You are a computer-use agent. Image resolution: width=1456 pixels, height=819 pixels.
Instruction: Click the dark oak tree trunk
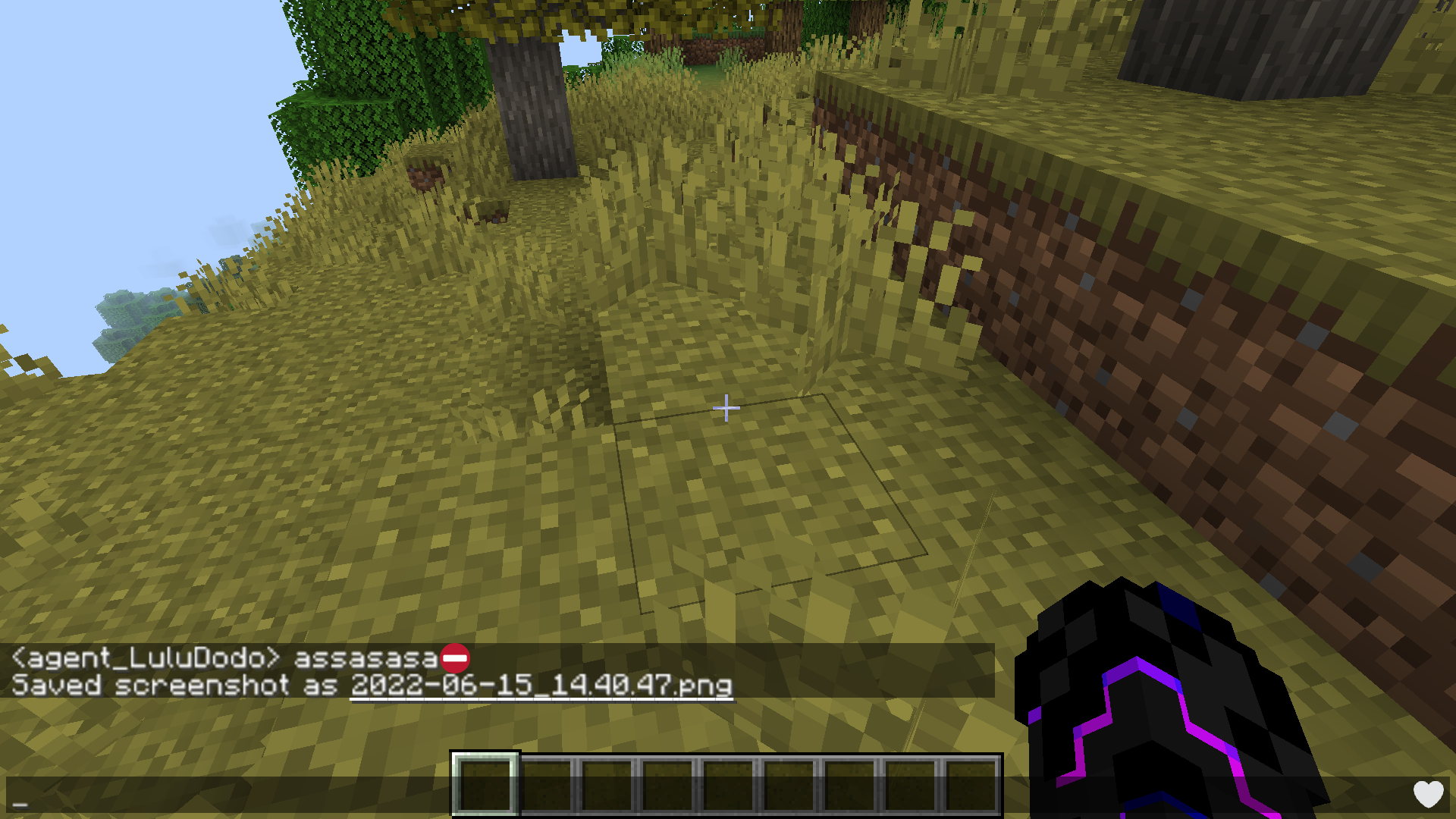pos(531,99)
